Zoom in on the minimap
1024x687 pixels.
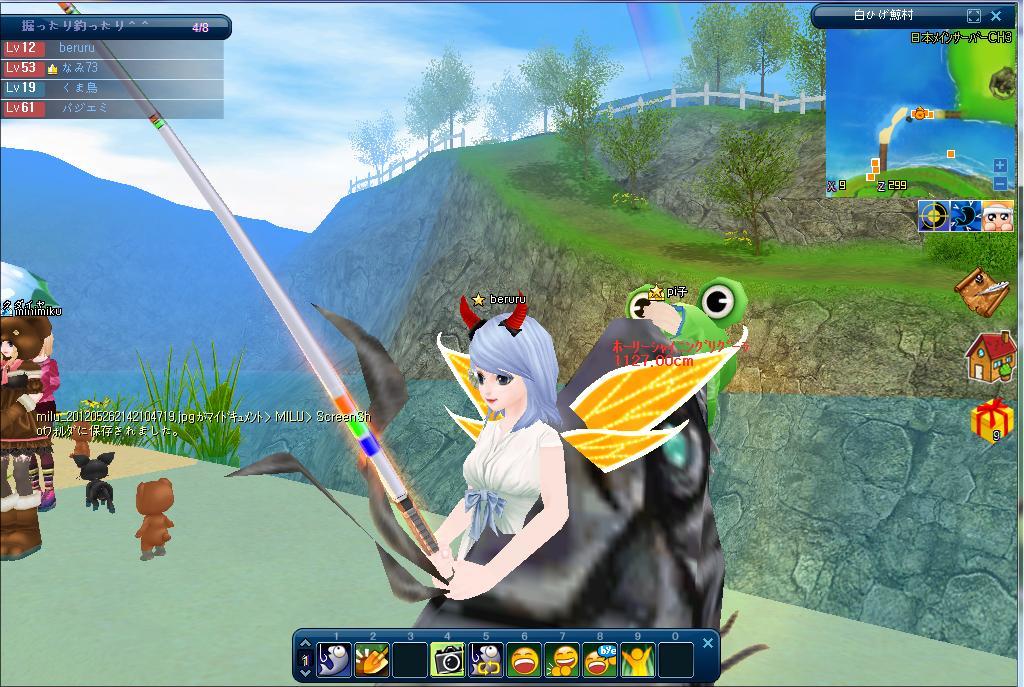[1000, 166]
